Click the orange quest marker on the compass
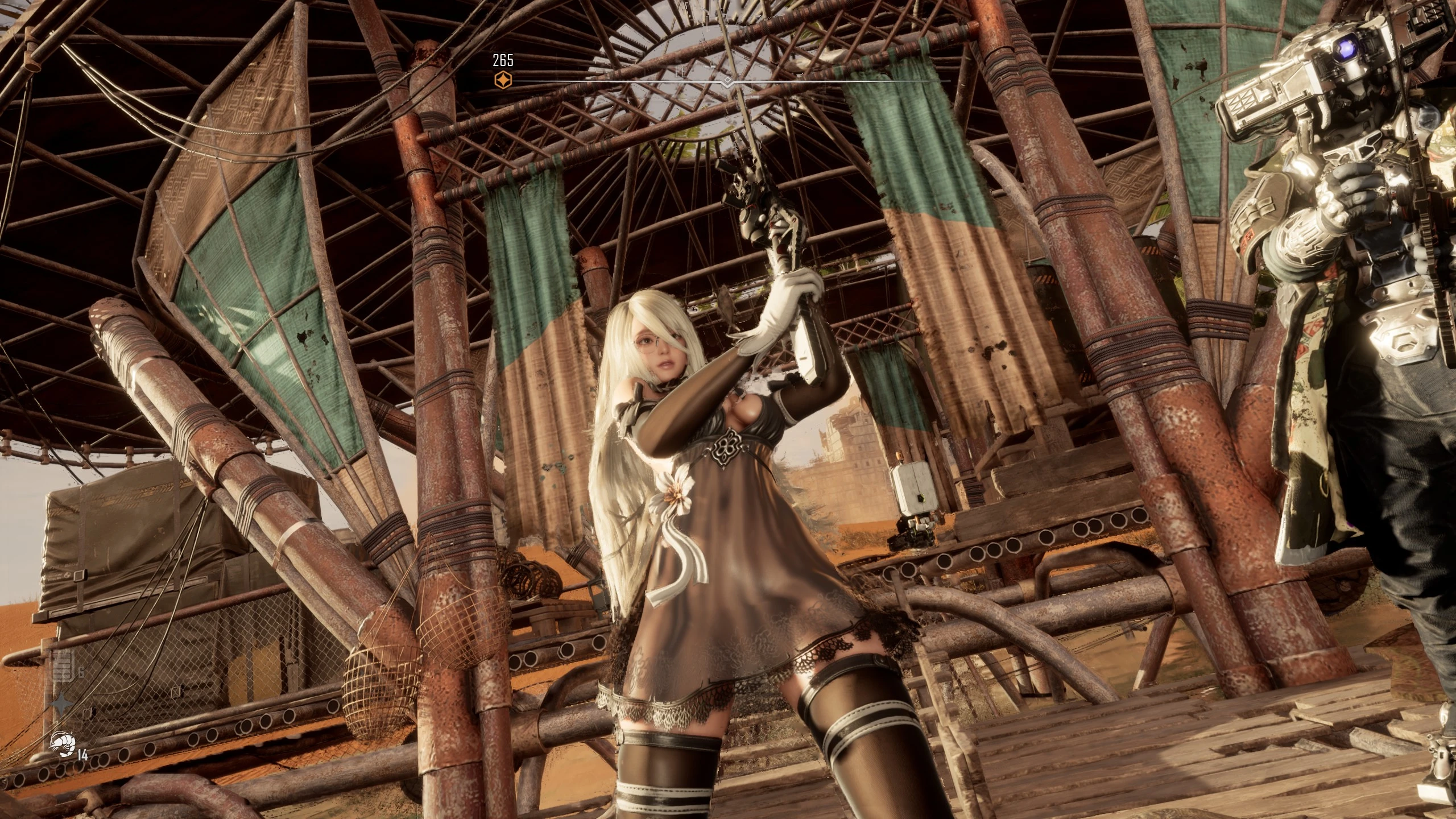 tap(503, 80)
